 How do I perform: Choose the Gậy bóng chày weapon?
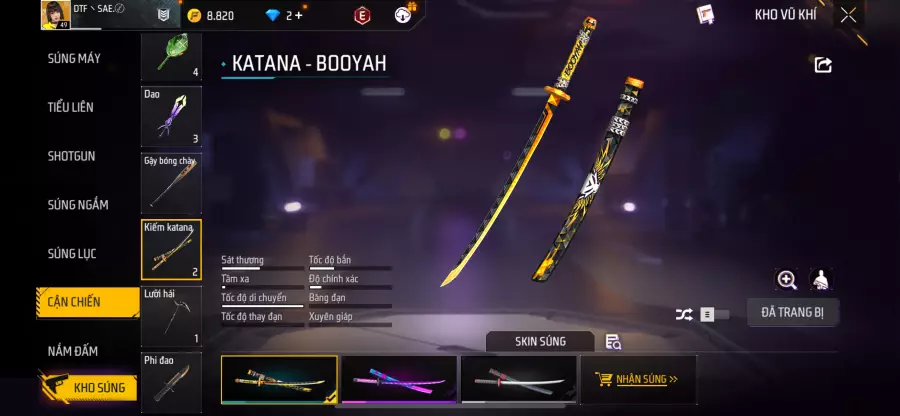(171, 182)
